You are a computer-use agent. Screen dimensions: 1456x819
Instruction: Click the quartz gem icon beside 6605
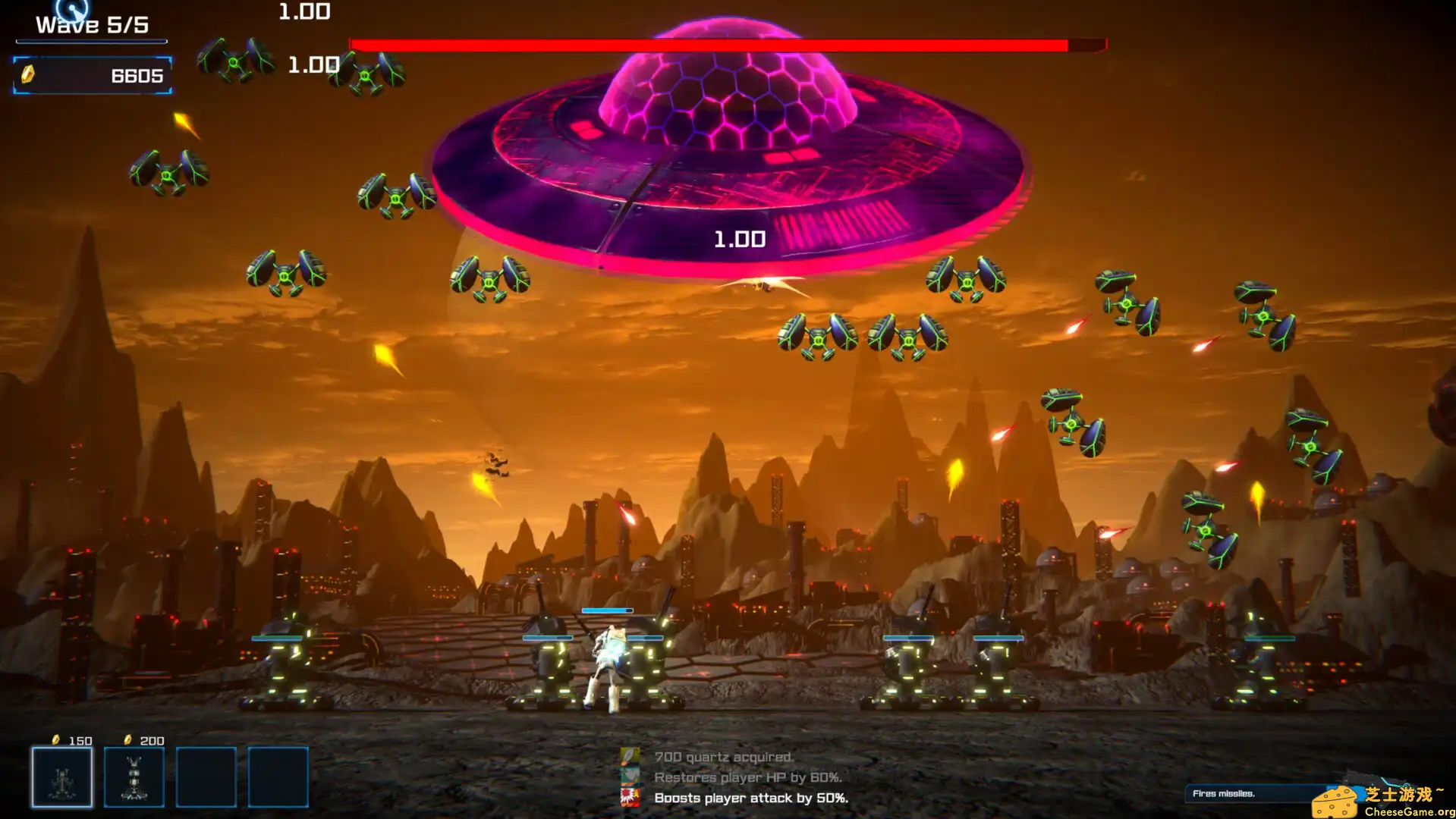tap(29, 75)
